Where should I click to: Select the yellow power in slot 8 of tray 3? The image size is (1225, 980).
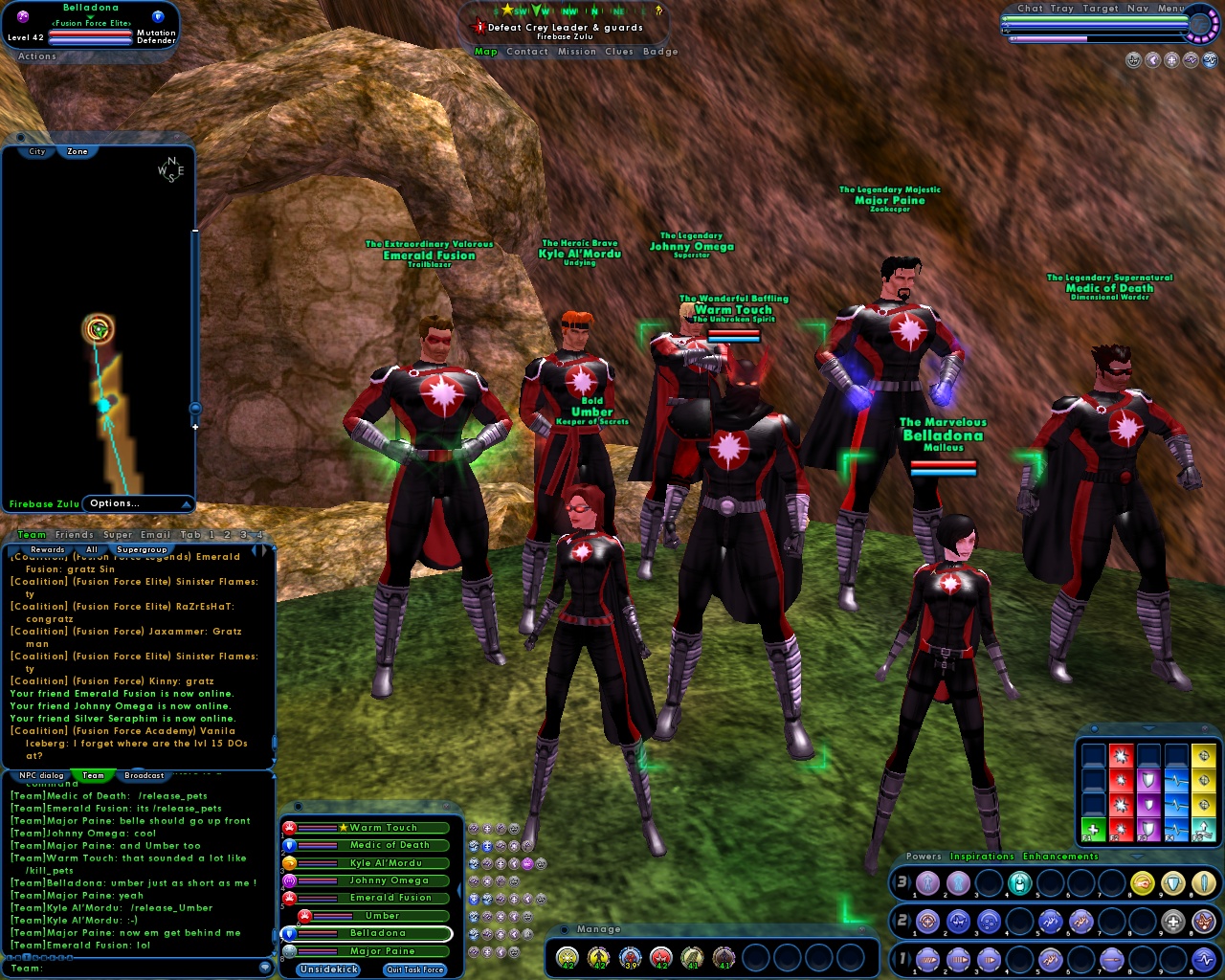point(1141,882)
